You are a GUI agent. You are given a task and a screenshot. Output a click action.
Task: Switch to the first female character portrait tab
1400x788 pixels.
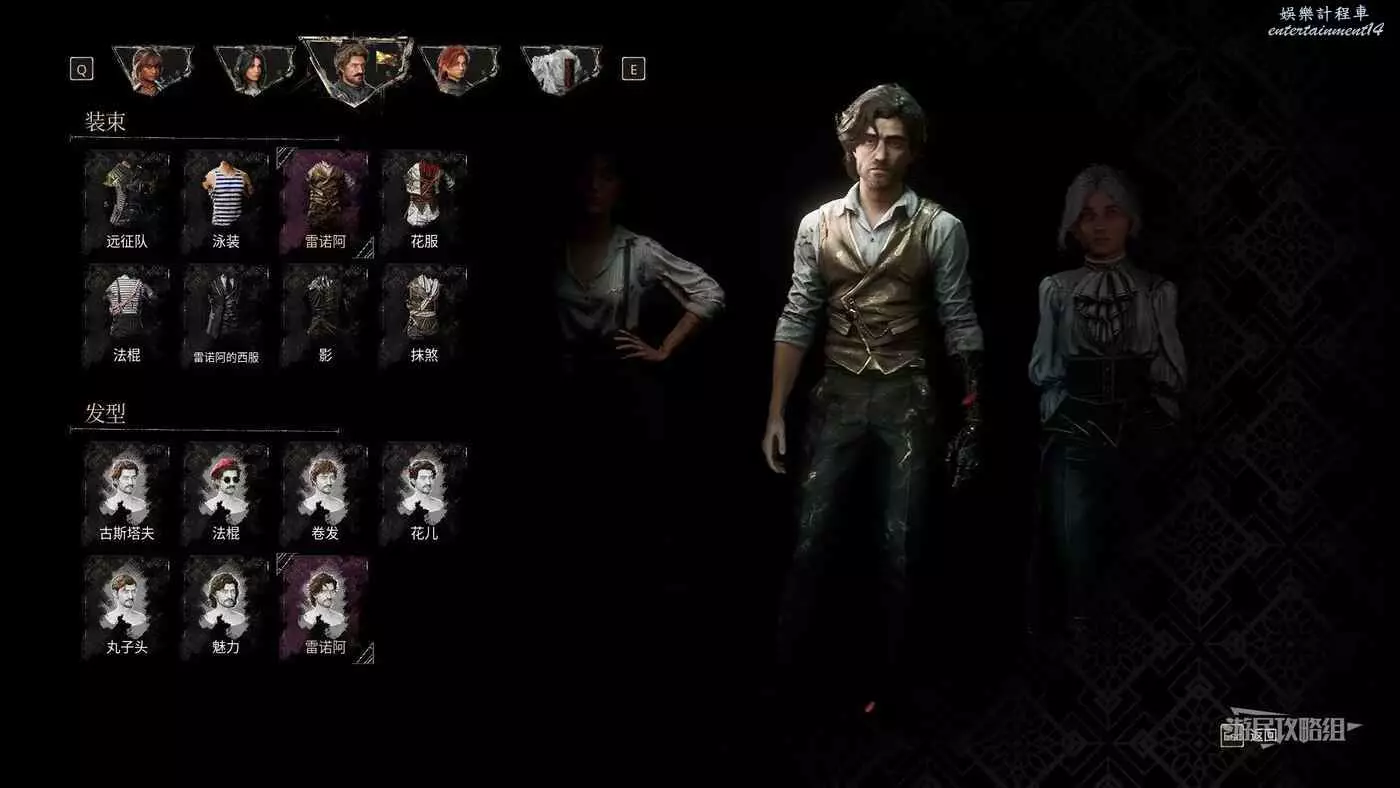[152, 69]
